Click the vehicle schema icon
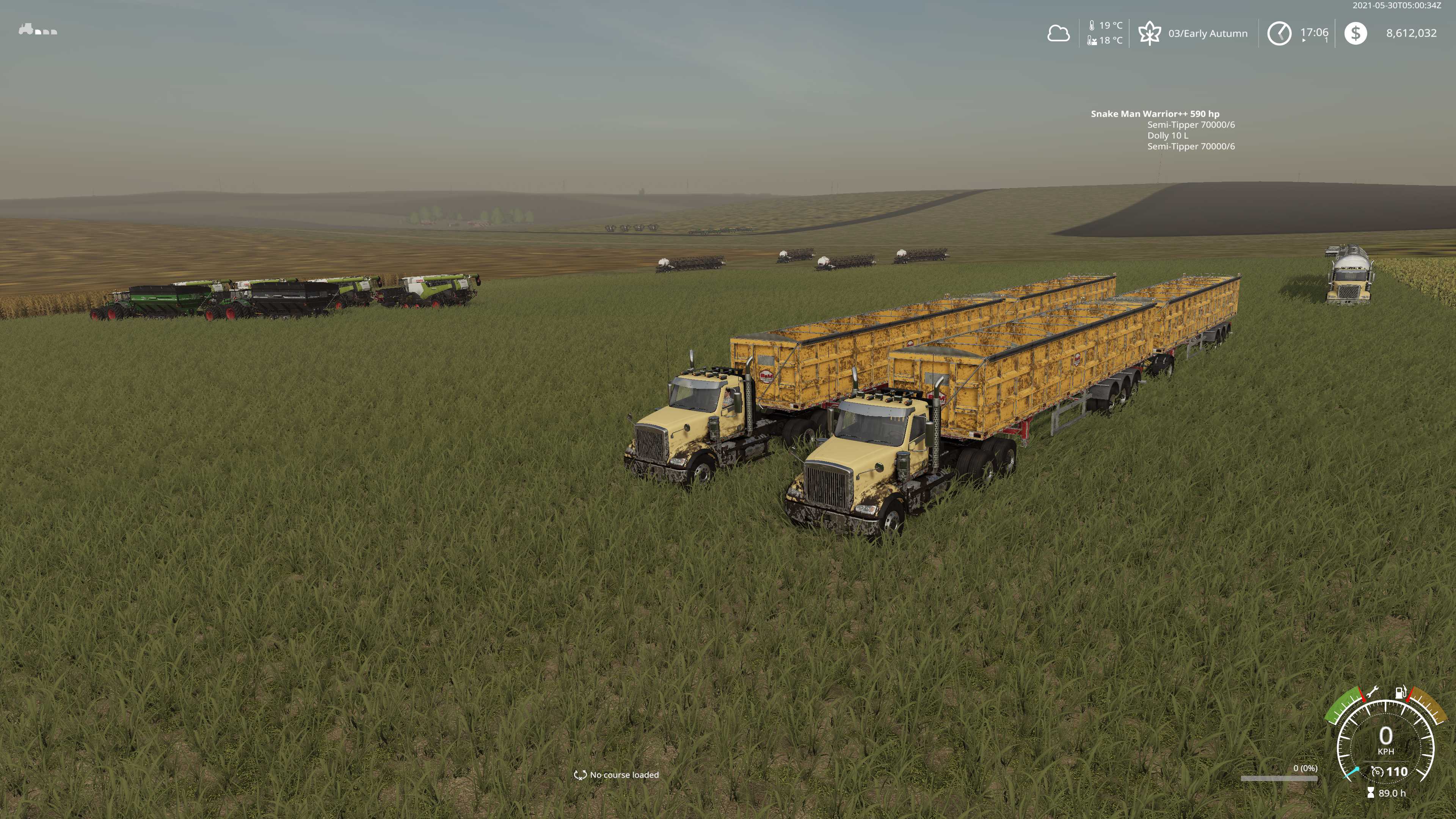 [x=38, y=30]
